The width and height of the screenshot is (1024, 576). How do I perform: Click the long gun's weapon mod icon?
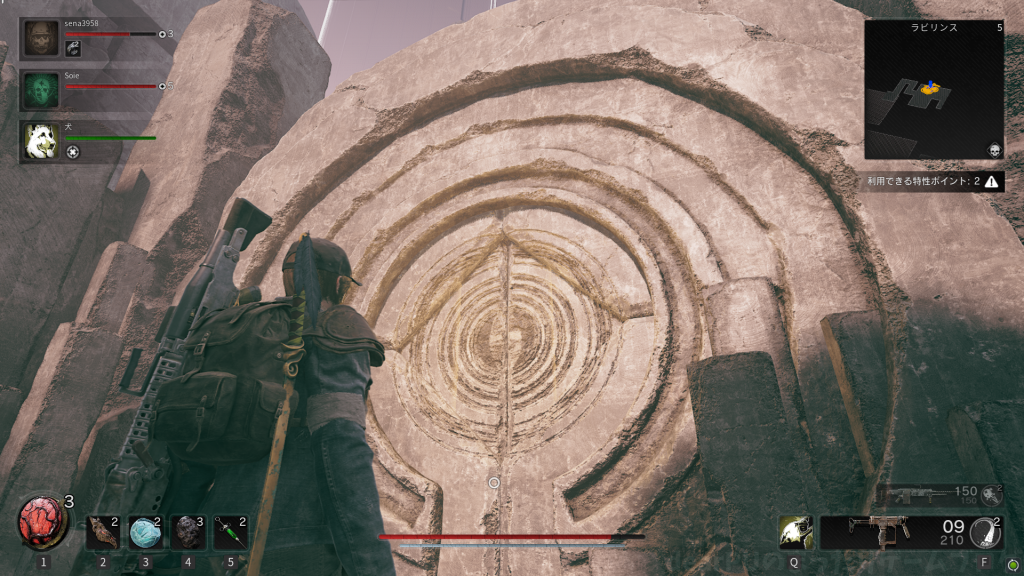(992, 494)
